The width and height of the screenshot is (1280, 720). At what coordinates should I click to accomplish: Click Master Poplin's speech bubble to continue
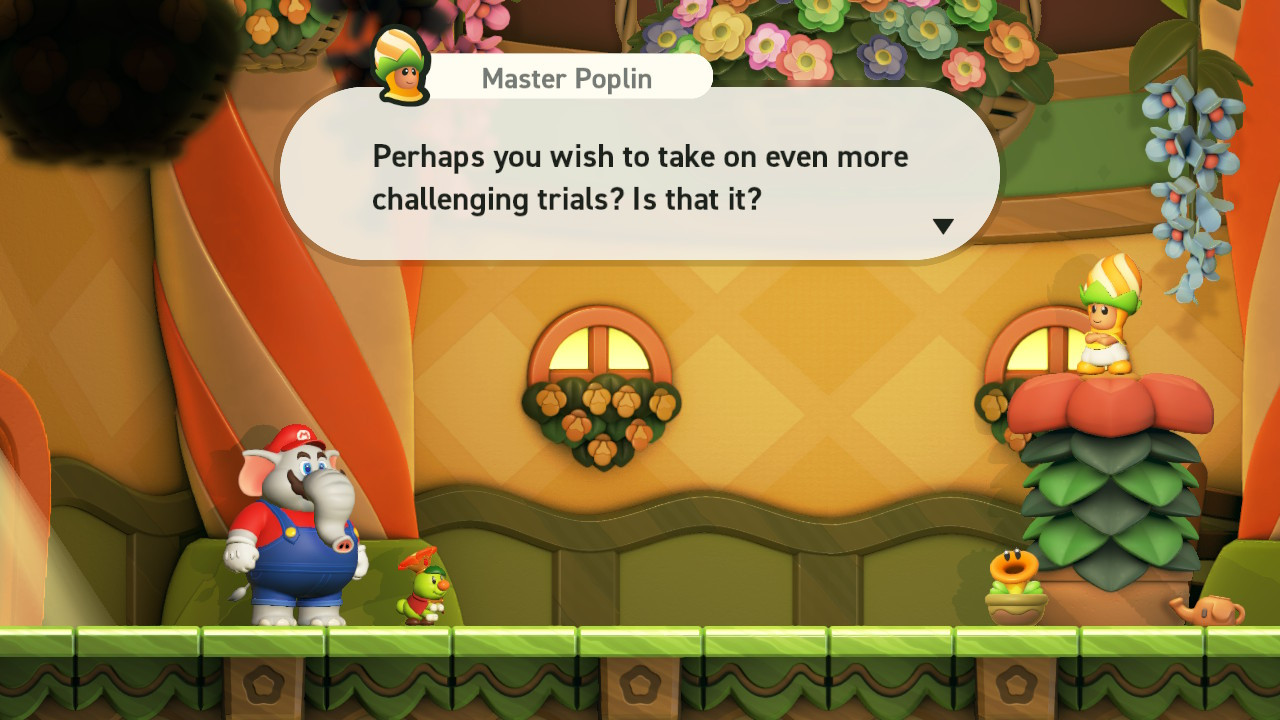tap(640, 177)
